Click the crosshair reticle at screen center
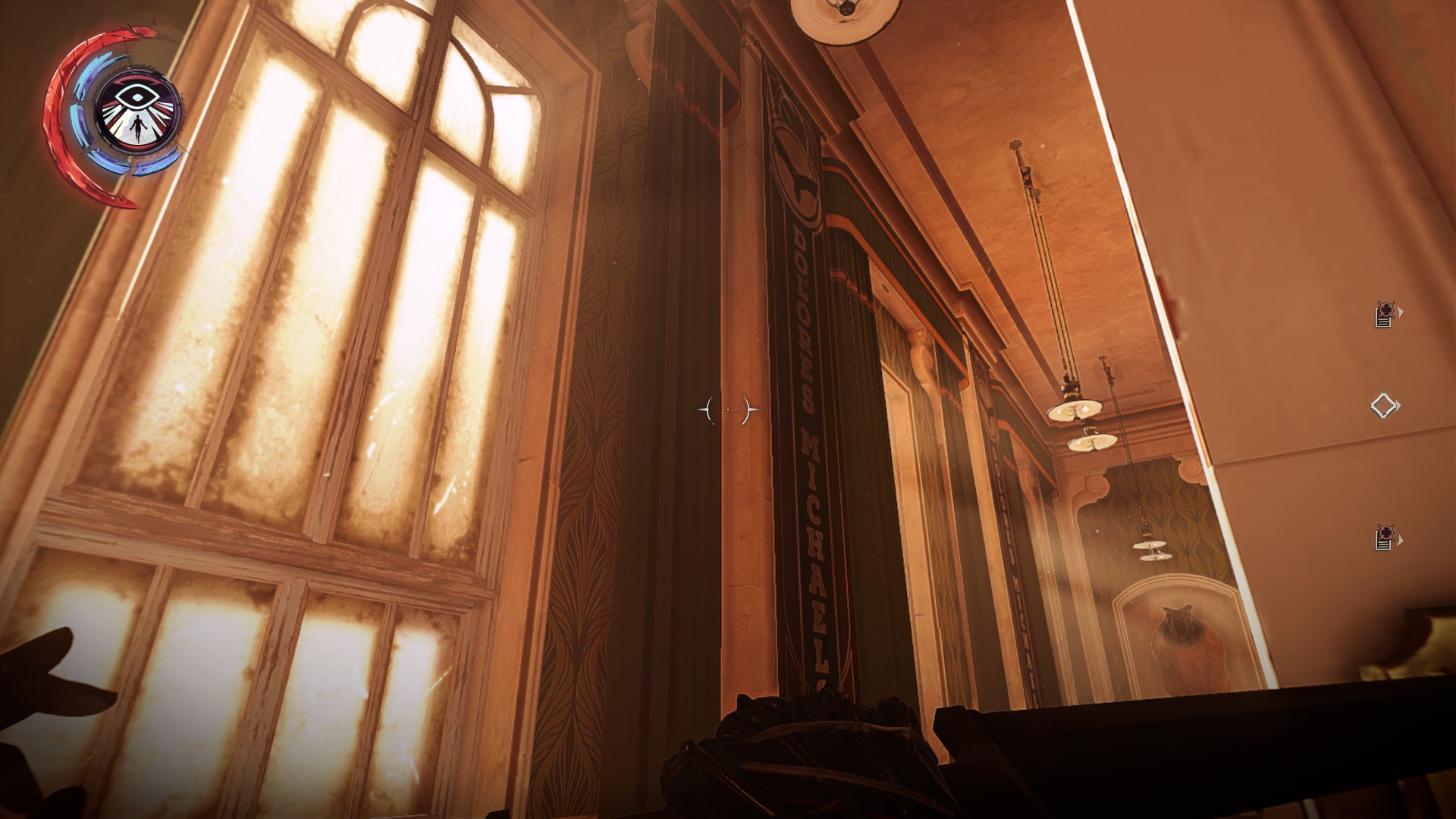The width and height of the screenshot is (1456, 819). [x=727, y=408]
